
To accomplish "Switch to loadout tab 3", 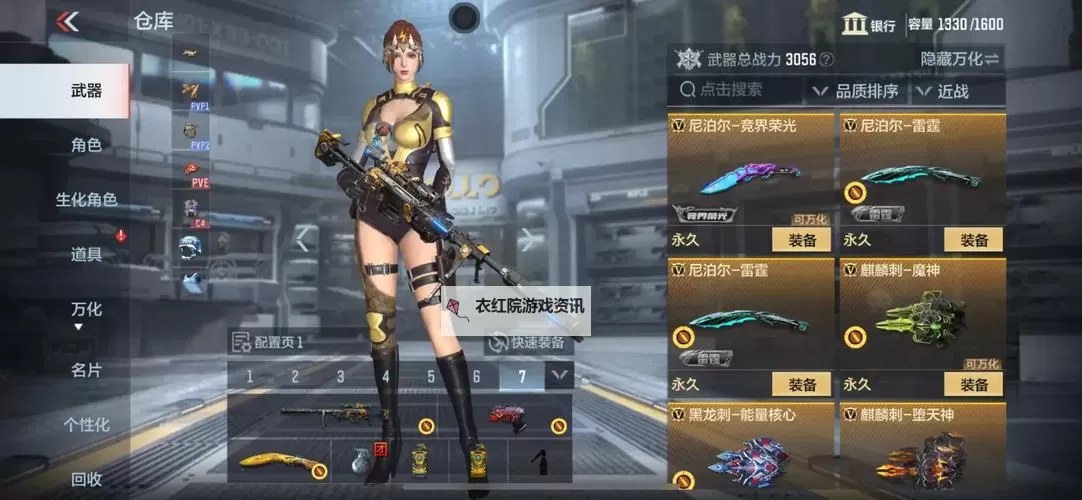I will coord(340,376).
